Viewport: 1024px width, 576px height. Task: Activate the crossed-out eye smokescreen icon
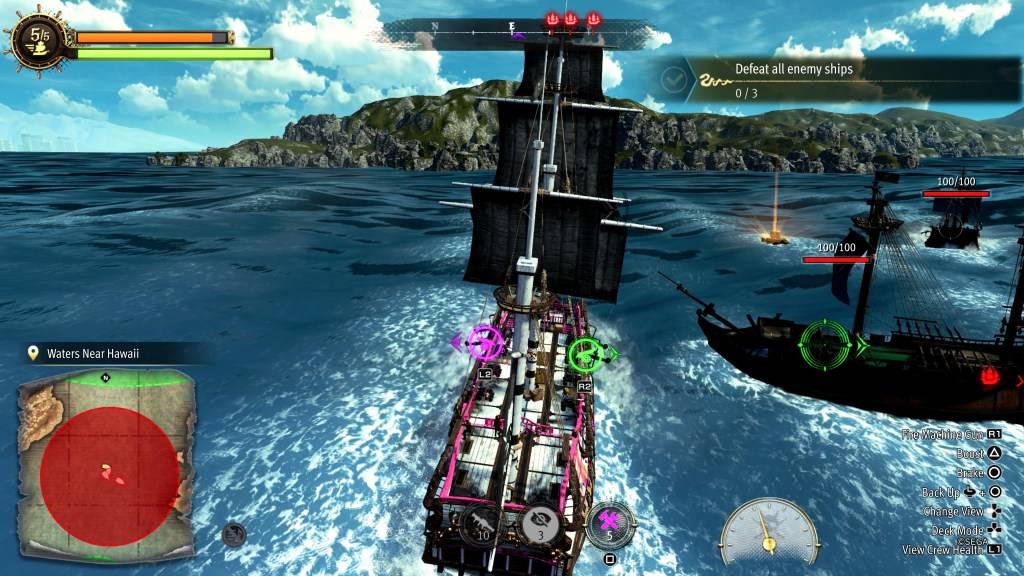click(x=542, y=520)
